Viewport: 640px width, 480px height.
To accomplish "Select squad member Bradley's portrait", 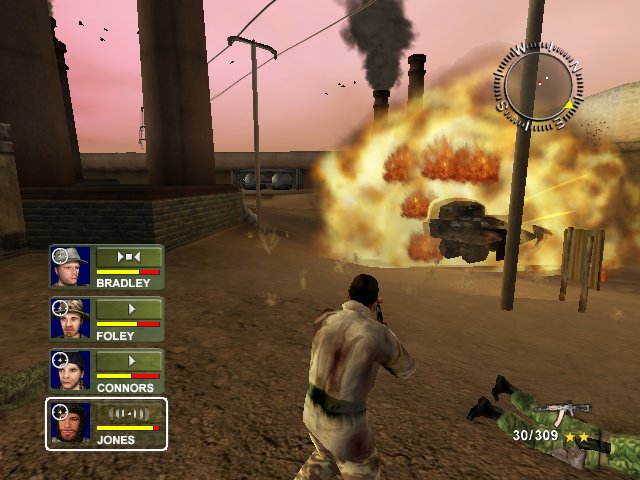I will (x=71, y=266).
